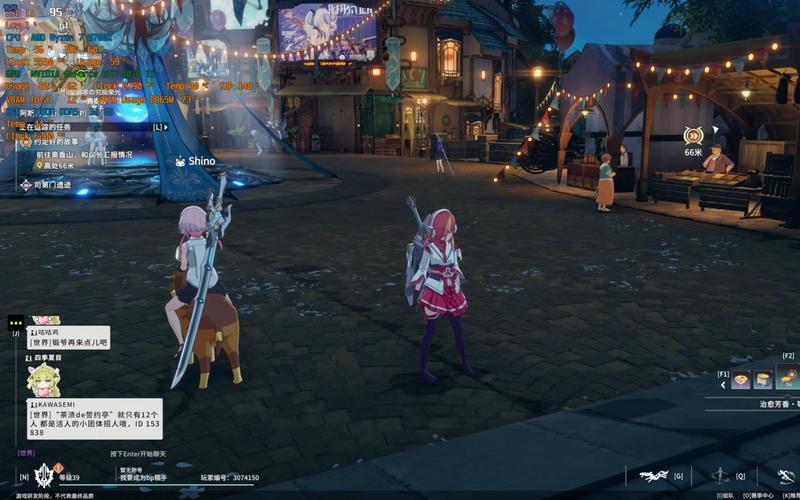Viewport: 800px width, 500px height.
Task: Click the 四季夏目 blonde chibi sticker
Action: 43,379
